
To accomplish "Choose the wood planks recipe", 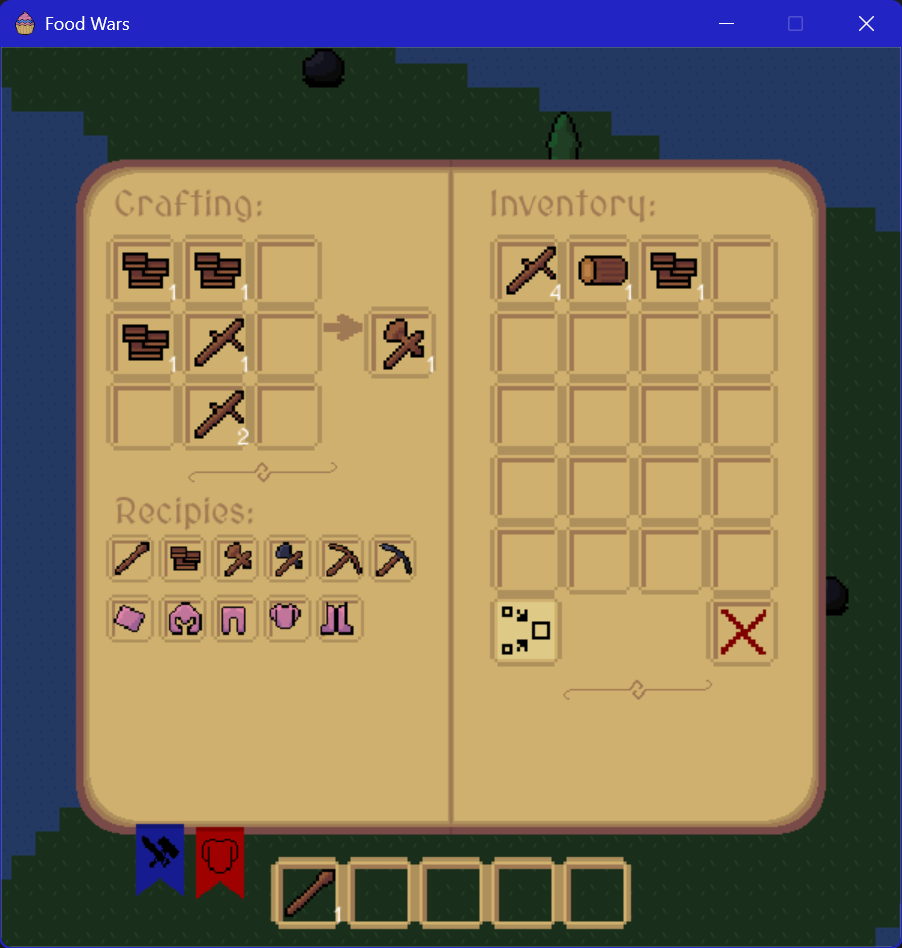I will (184, 559).
